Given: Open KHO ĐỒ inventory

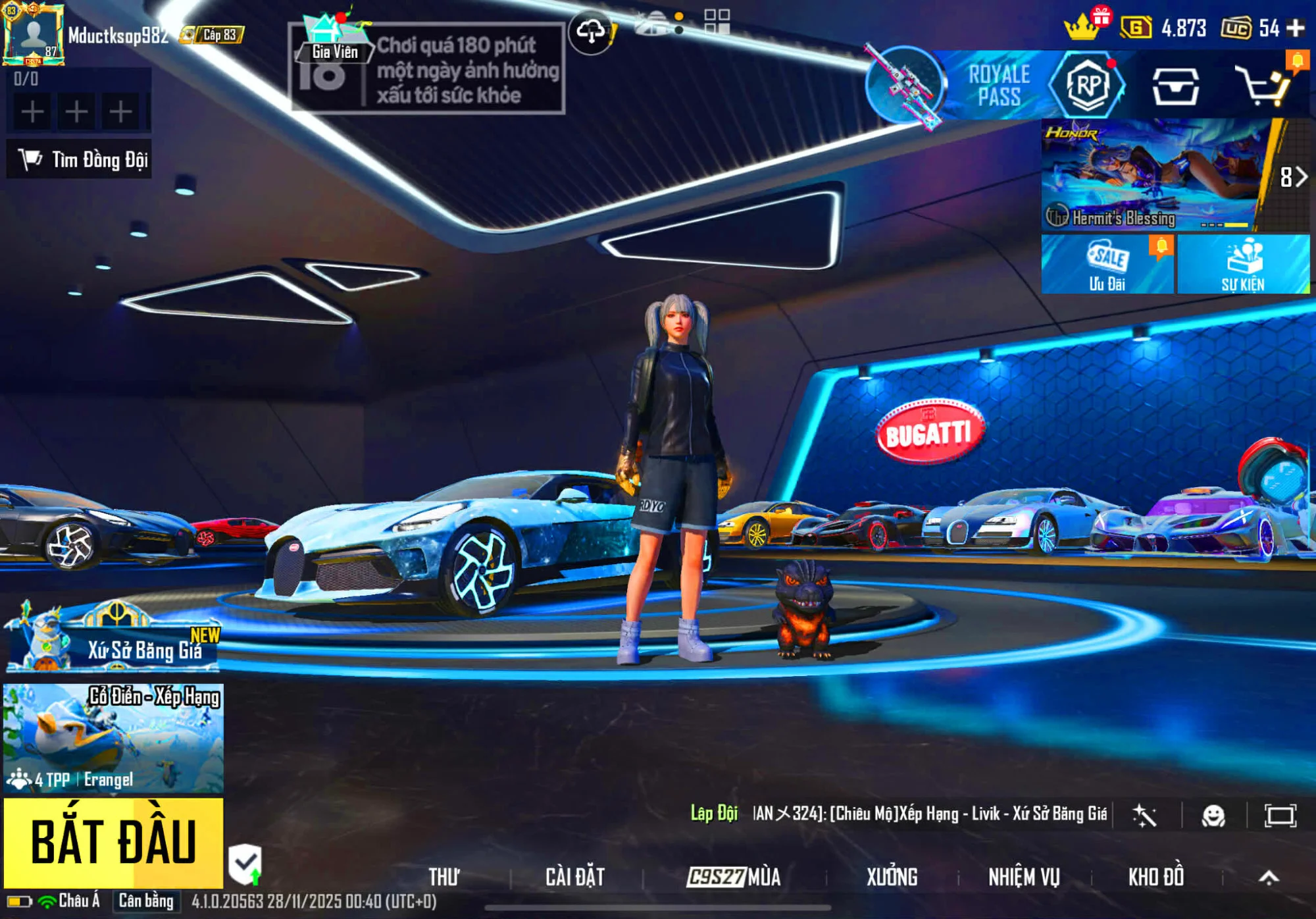Looking at the screenshot, I should point(1155,877).
